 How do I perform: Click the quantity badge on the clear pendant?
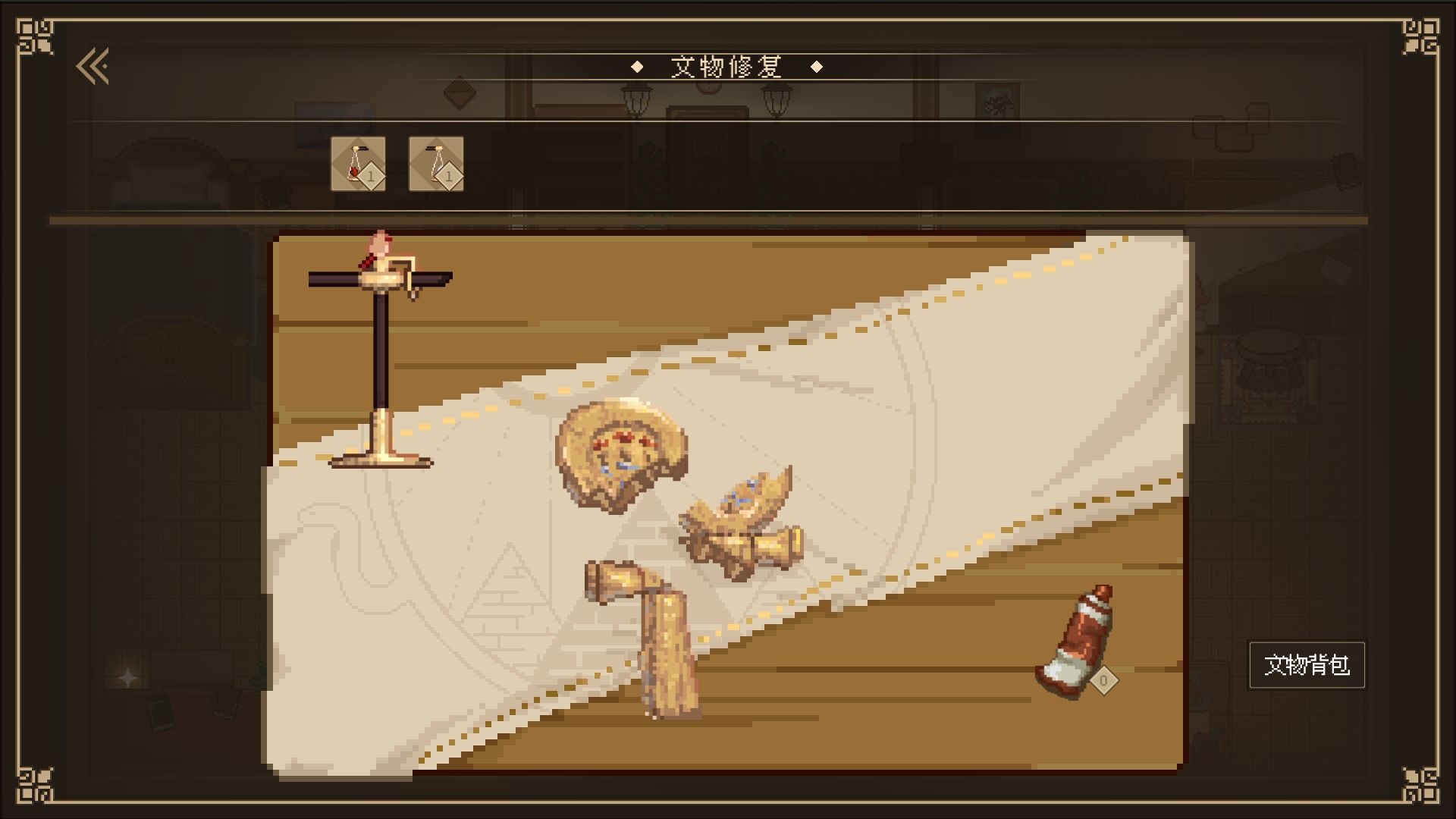pos(450,177)
